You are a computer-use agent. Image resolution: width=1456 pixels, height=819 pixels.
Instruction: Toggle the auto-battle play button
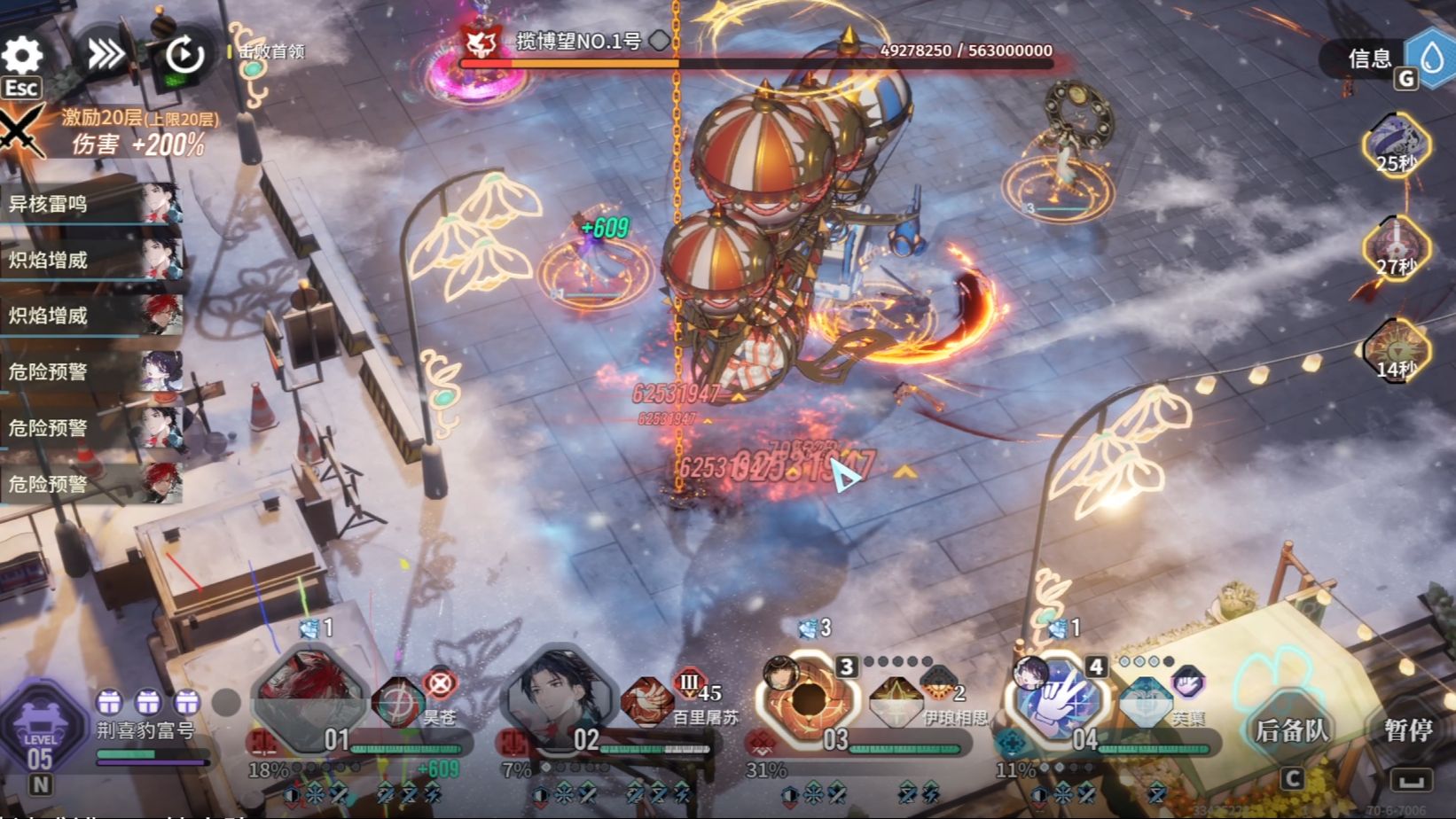184,55
